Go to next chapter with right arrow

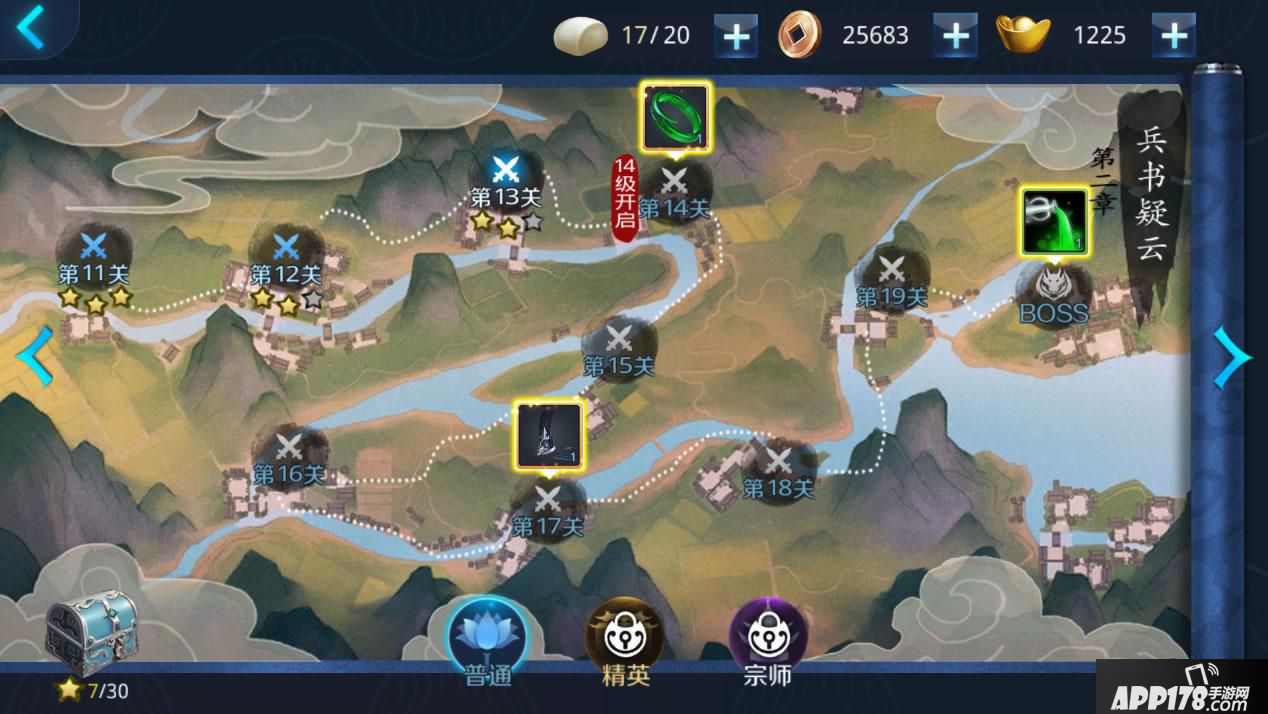1231,356
